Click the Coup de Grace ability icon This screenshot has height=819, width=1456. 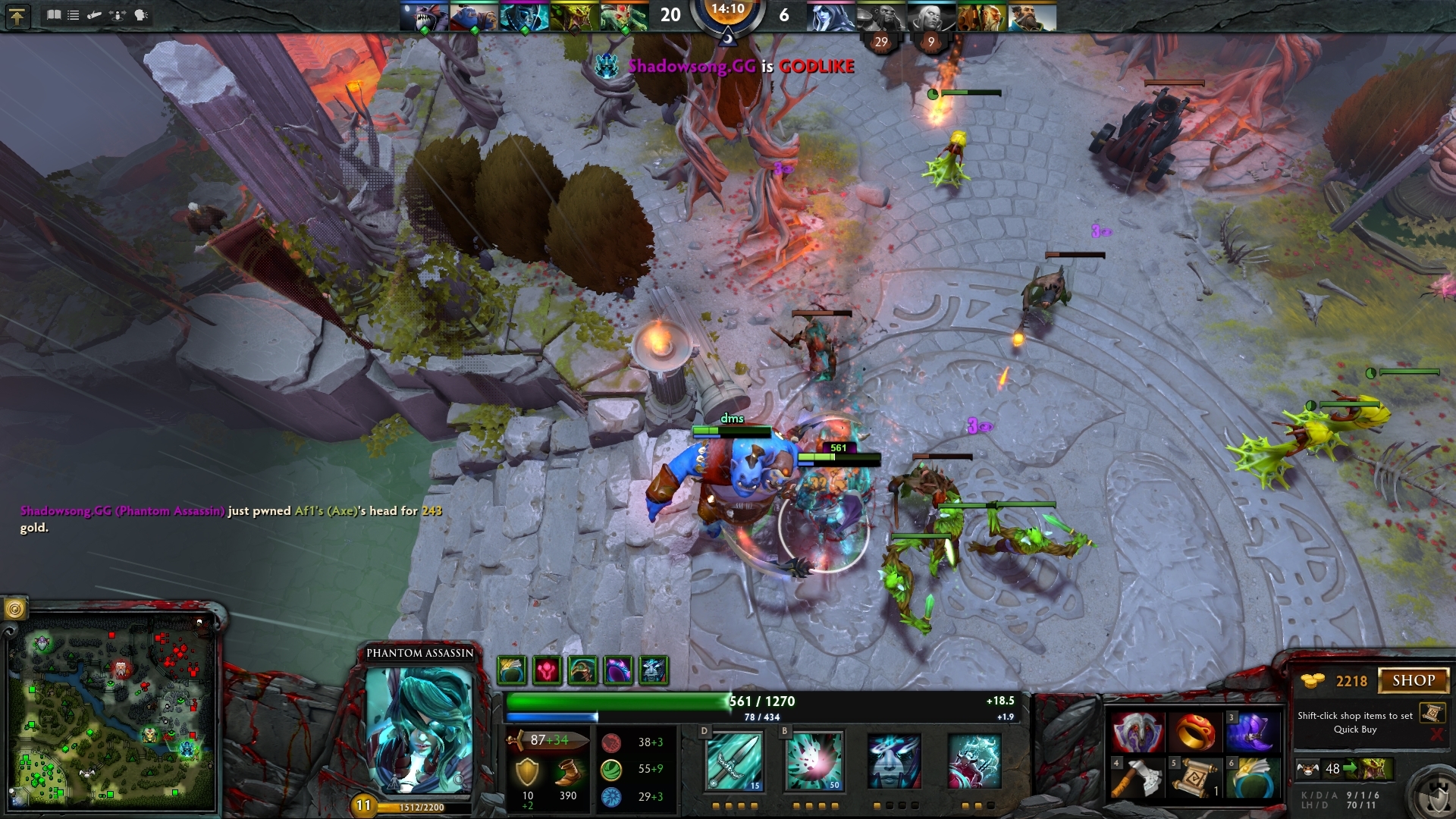point(974,761)
